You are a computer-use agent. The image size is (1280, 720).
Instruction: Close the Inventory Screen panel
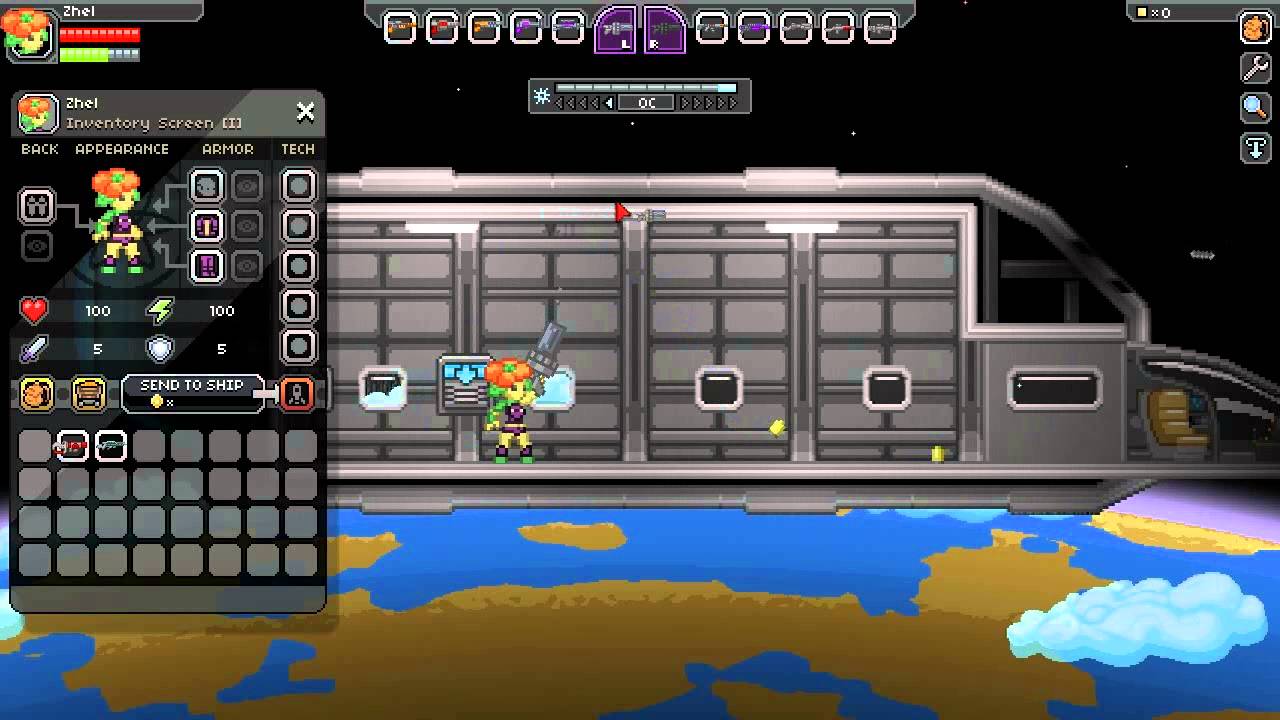(x=305, y=112)
